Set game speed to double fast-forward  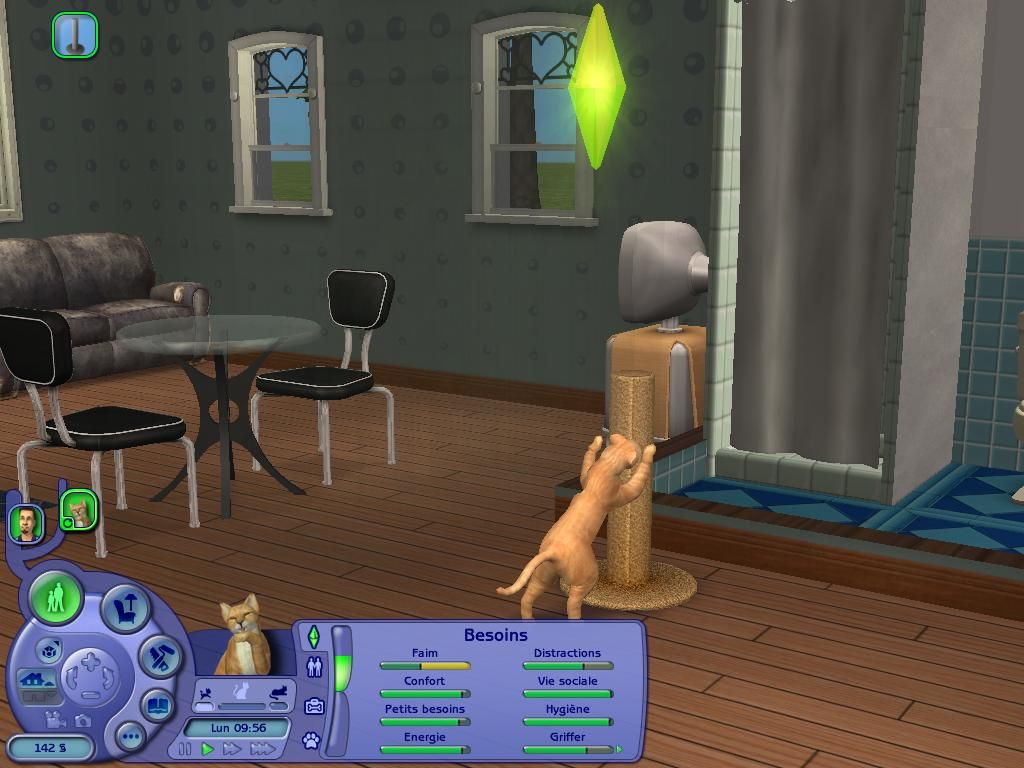233,749
